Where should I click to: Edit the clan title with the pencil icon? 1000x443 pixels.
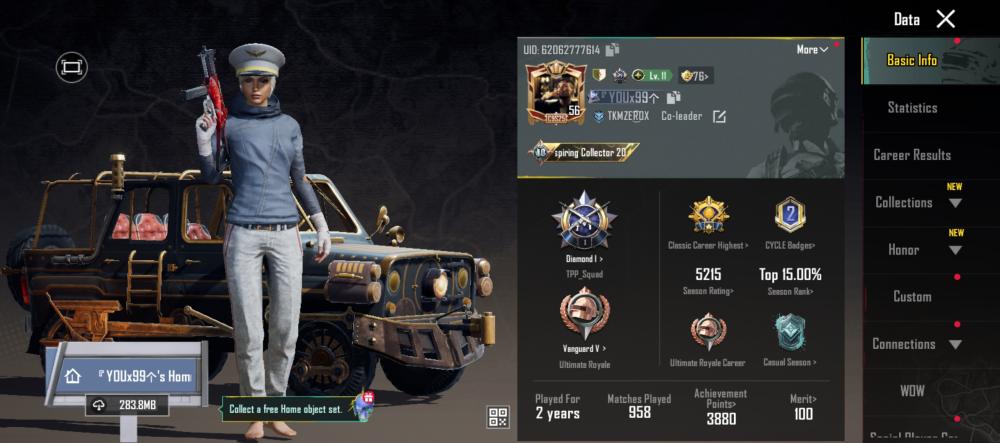click(719, 116)
